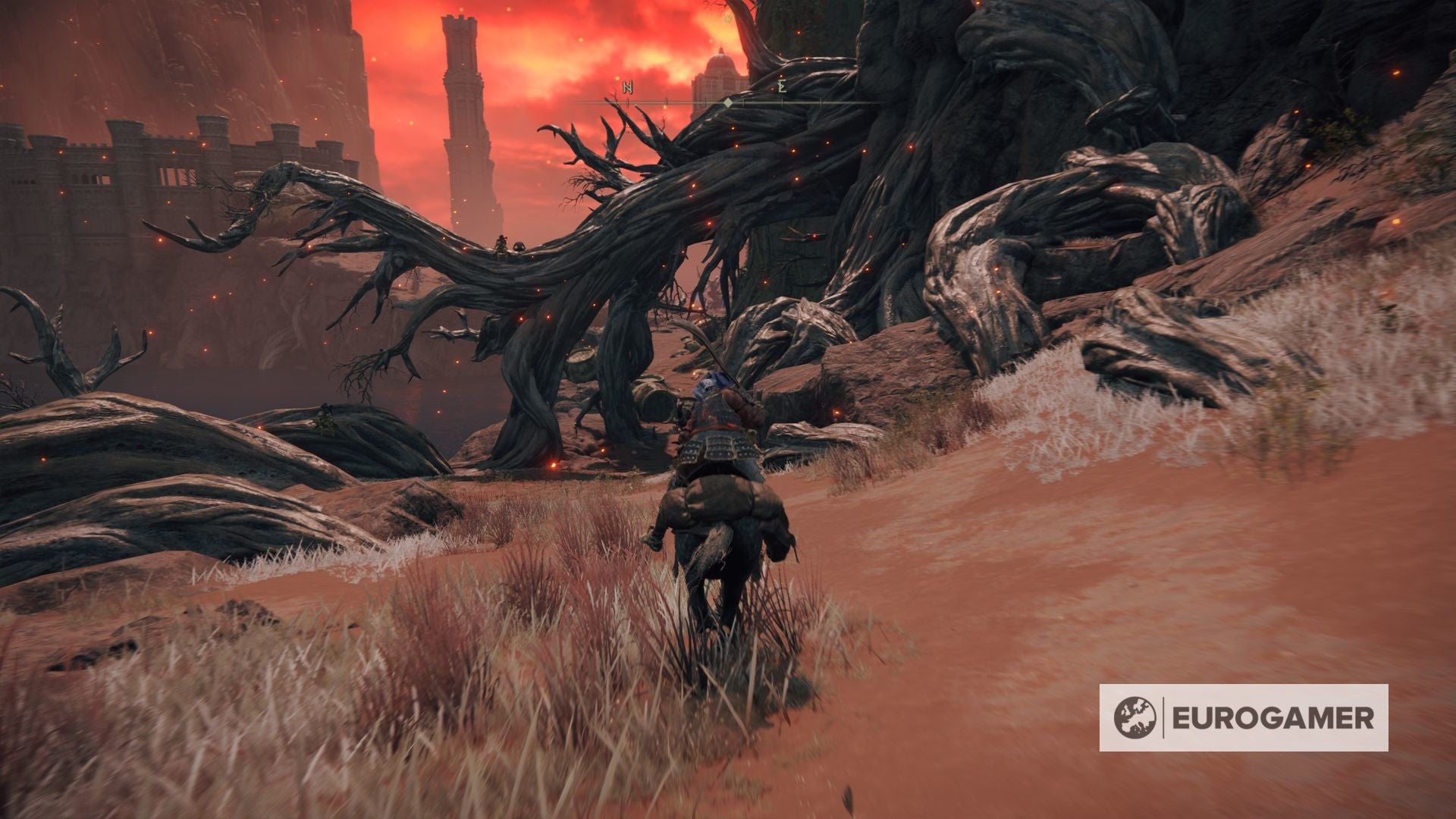
Task: Click the diamond marker on the compass
Action: click(728, 102)
